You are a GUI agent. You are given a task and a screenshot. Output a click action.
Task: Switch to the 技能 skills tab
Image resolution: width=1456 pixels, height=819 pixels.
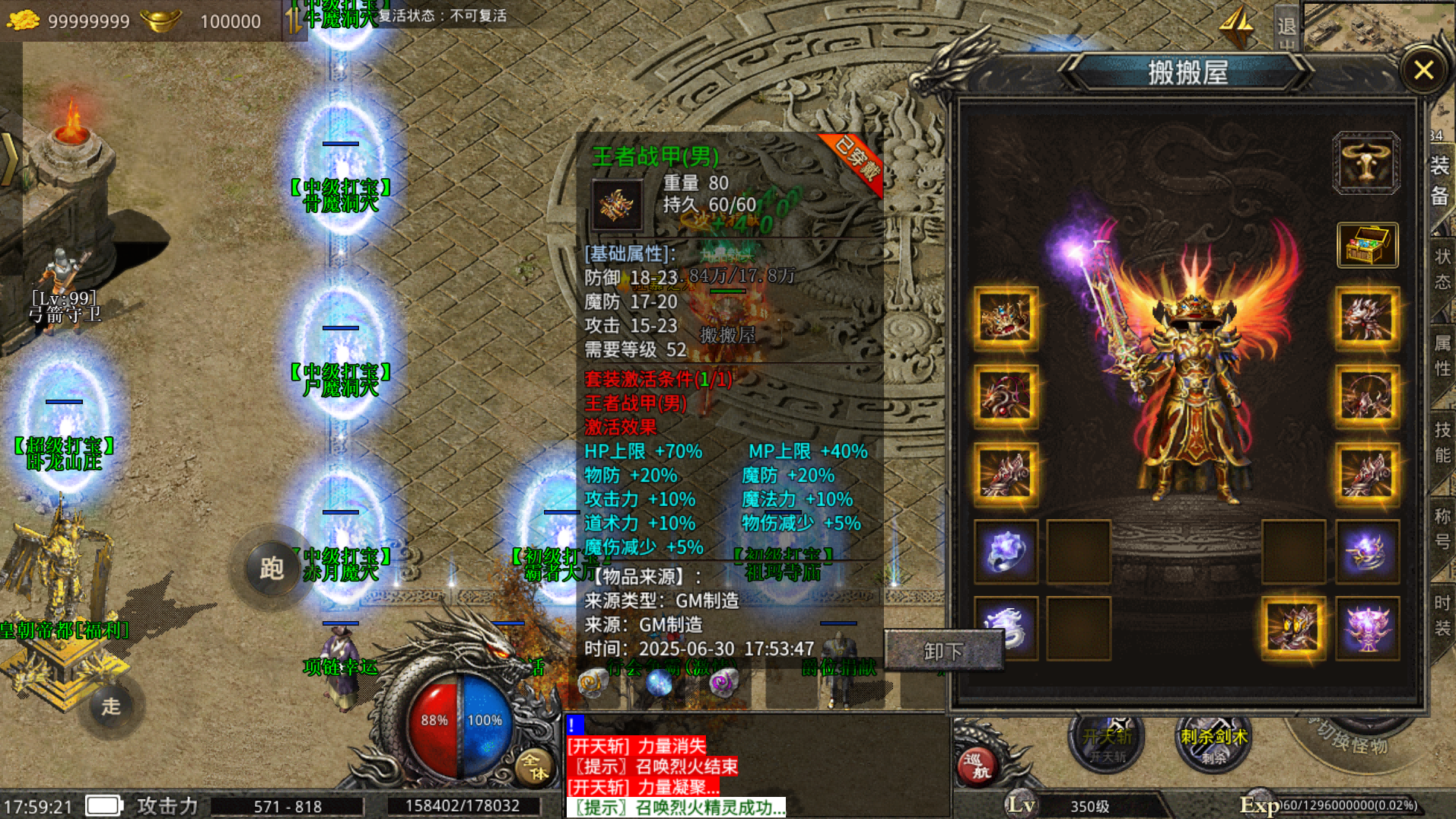[x=1442, y=442]
